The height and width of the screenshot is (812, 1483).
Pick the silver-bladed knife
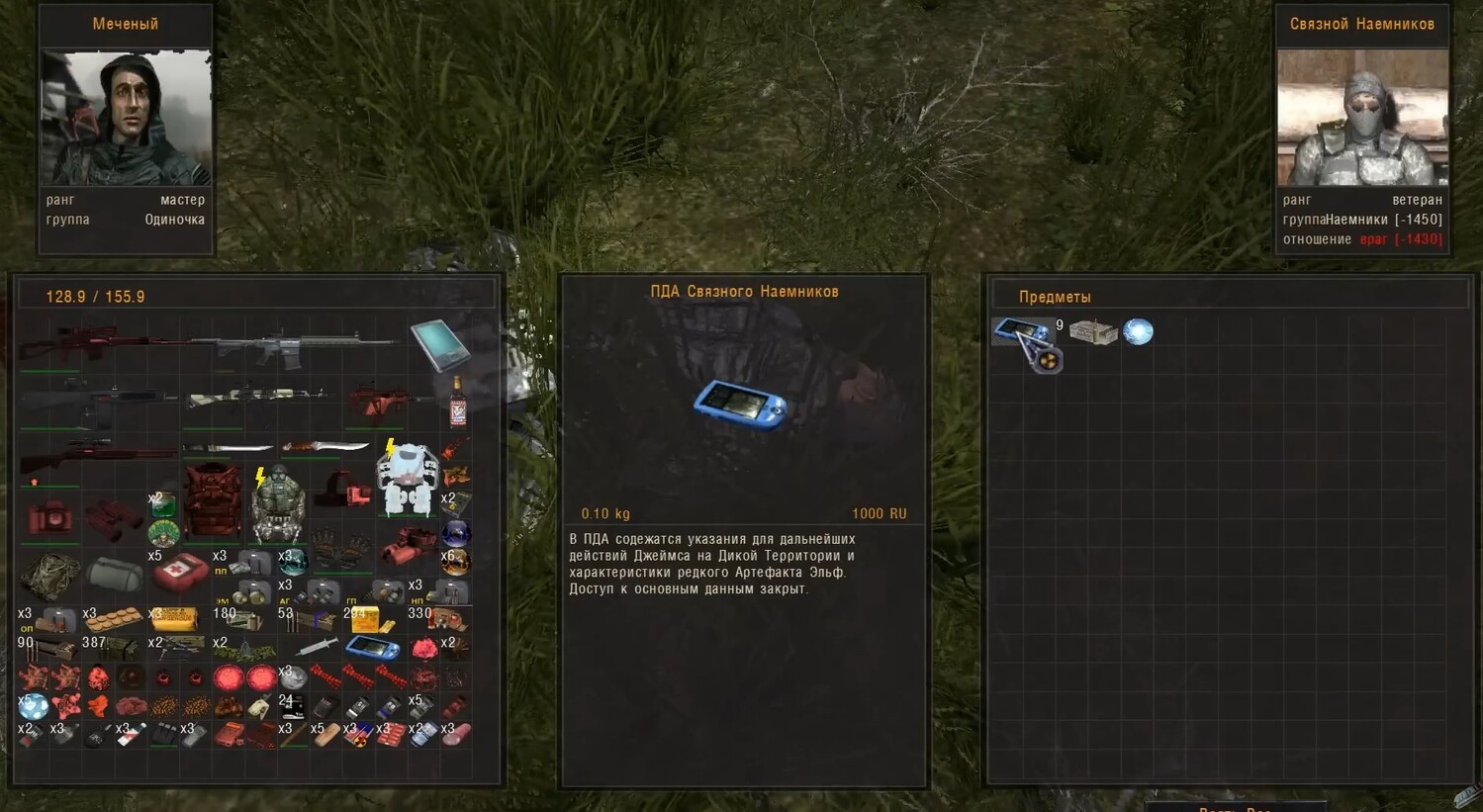pyautogui.click(x=228, y=448)
